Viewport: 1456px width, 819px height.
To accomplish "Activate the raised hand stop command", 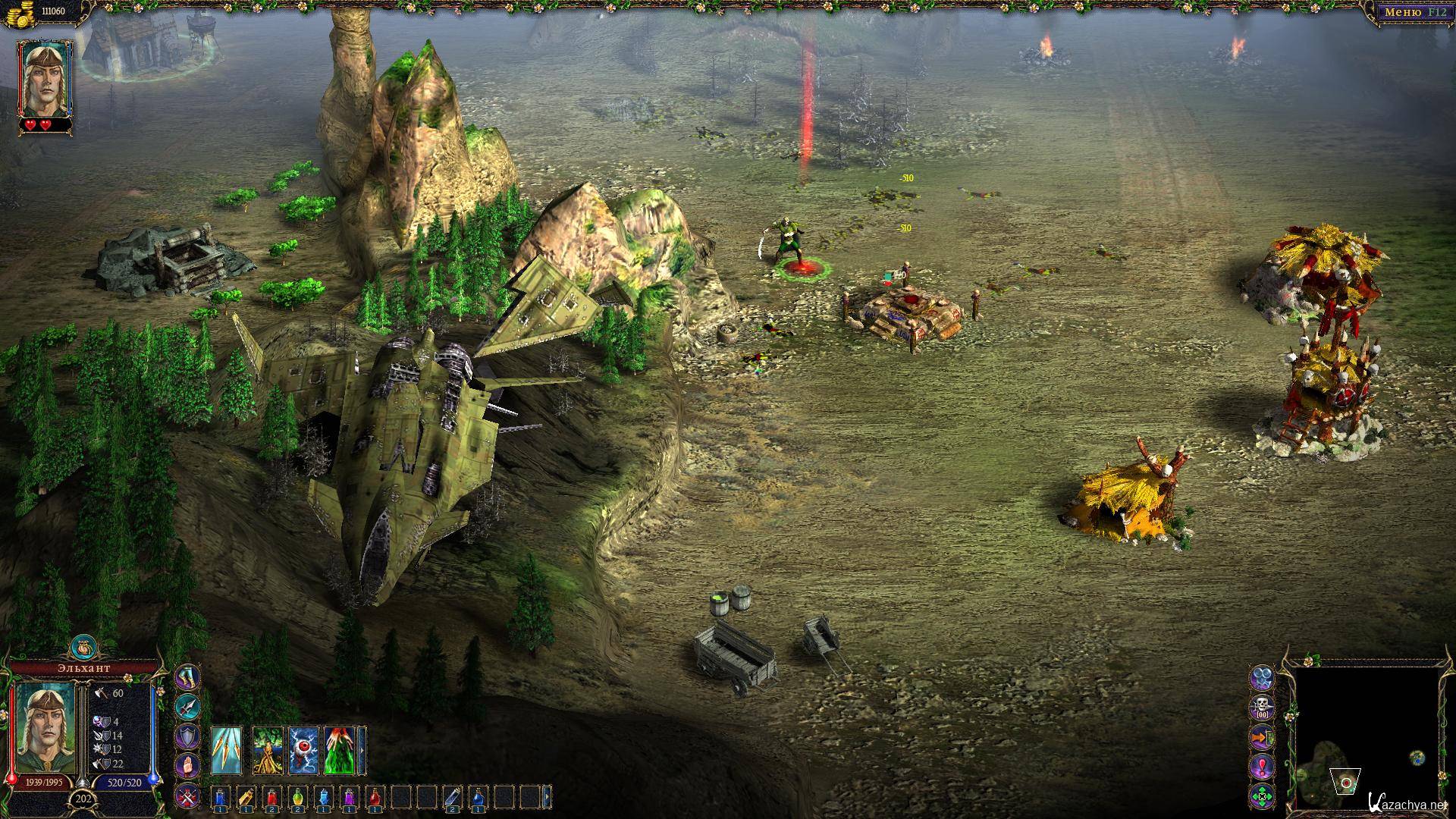I will click(188, 767).
